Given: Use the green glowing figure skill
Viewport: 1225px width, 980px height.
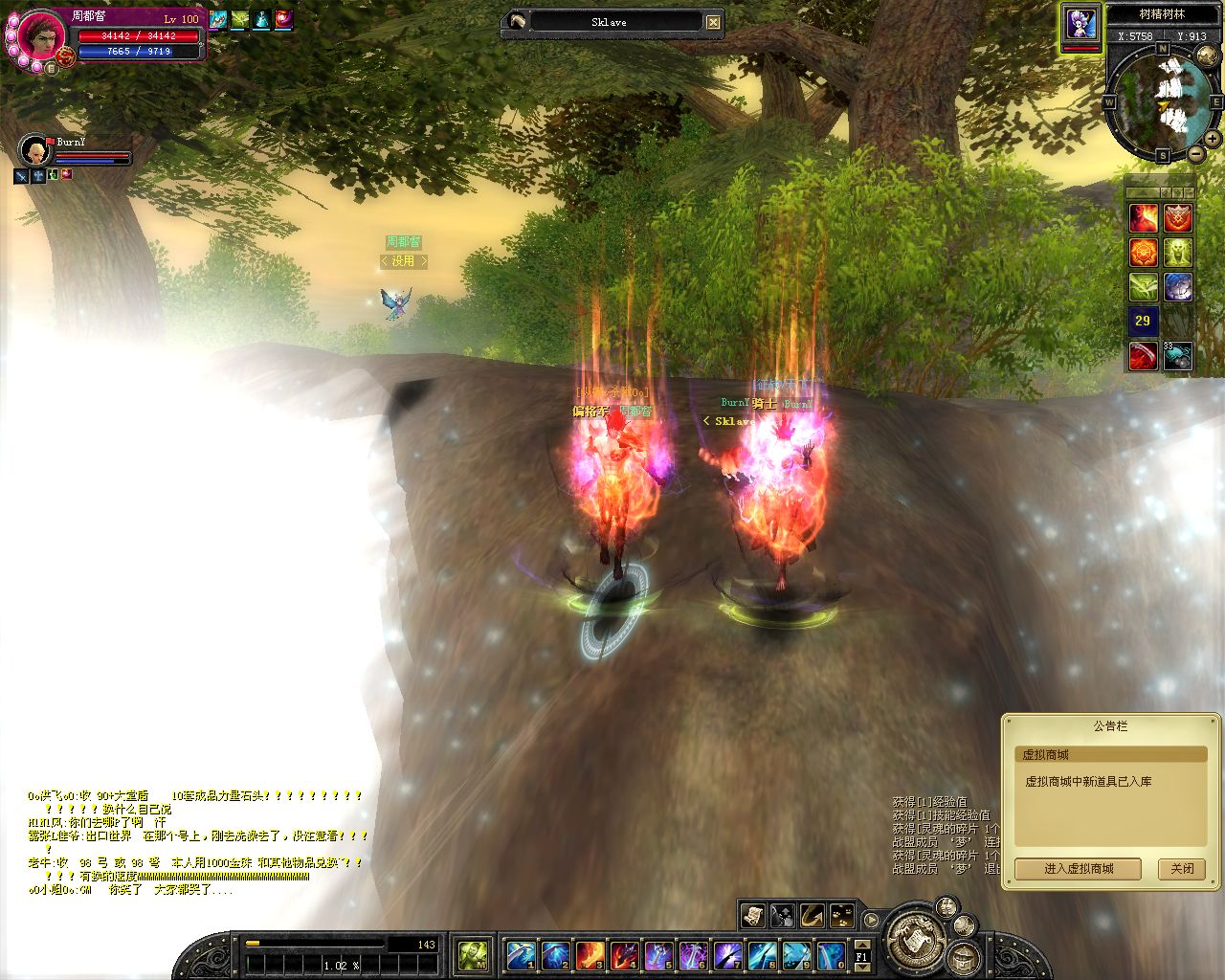Looking at the screenshot, I should (1178, 253).
